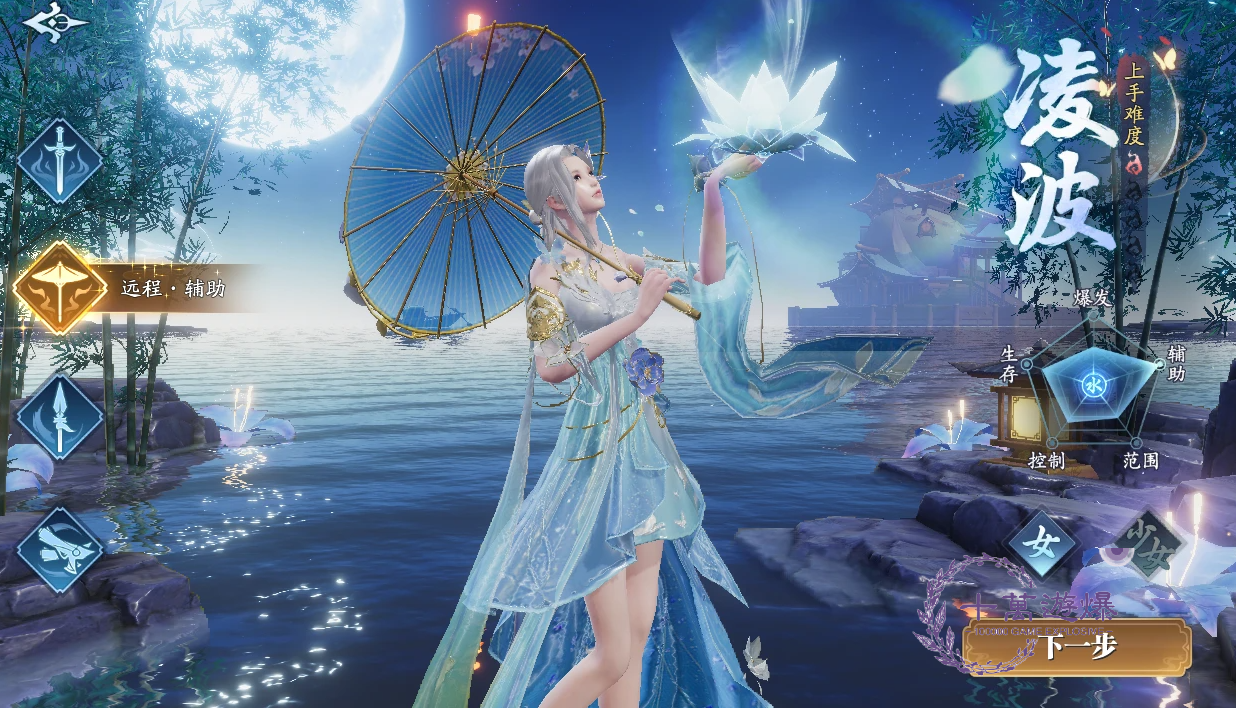
Task: Select the spear class icon
Action: 60,417
